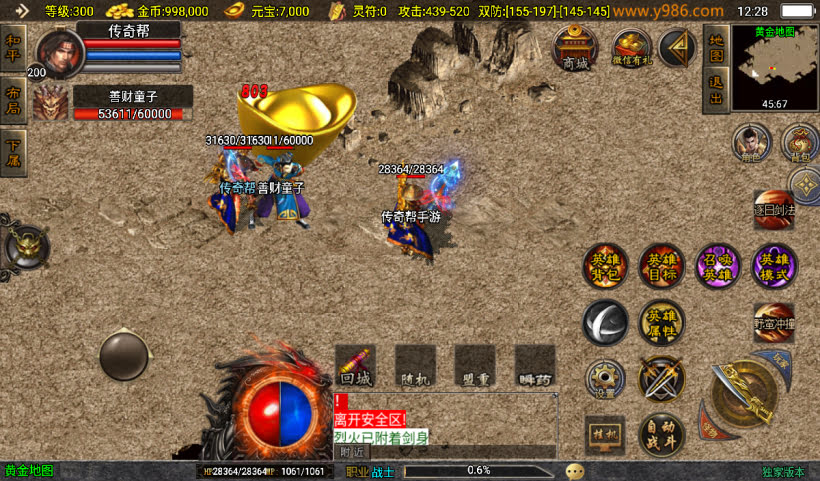The height and width of the screenshot is (481, 820).
Task: Activate 召唤英雄 to summon the hero
Action: [x=717, y=265]
